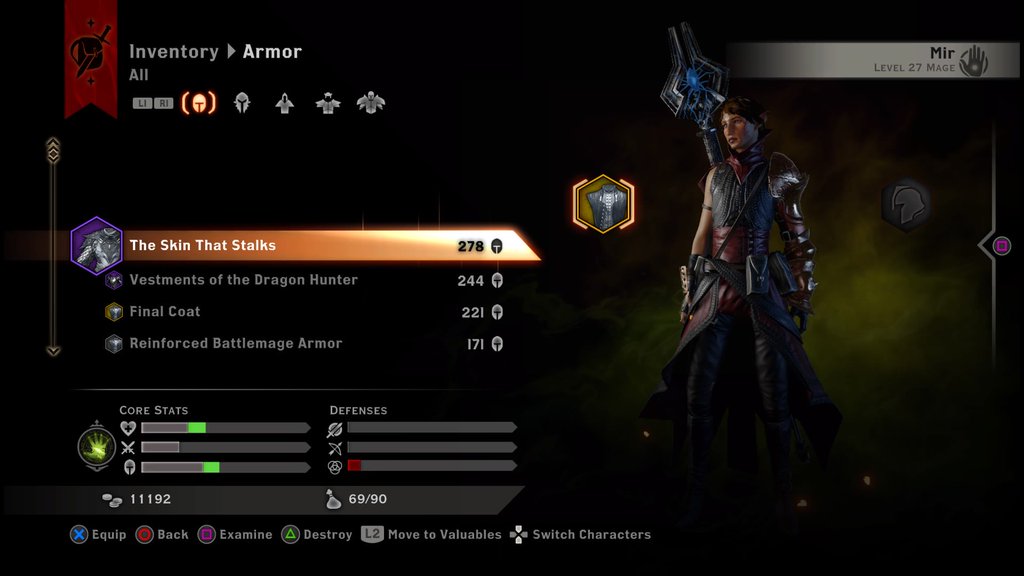Click the Inventory breadcrumb label
The image size is (1024, 576).
[x=173, y=52]
